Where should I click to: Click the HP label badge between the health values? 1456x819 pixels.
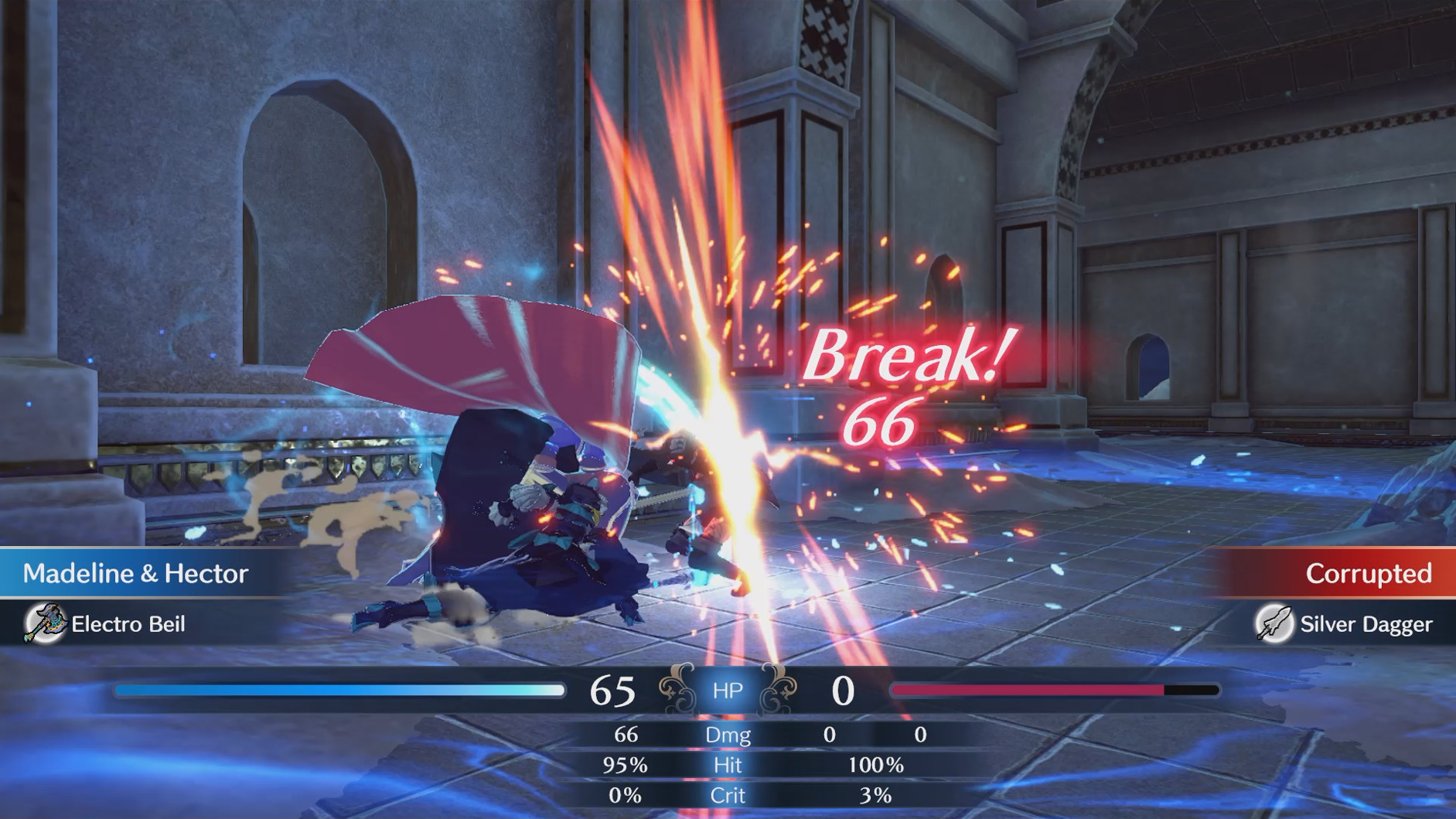click(728, 691)
